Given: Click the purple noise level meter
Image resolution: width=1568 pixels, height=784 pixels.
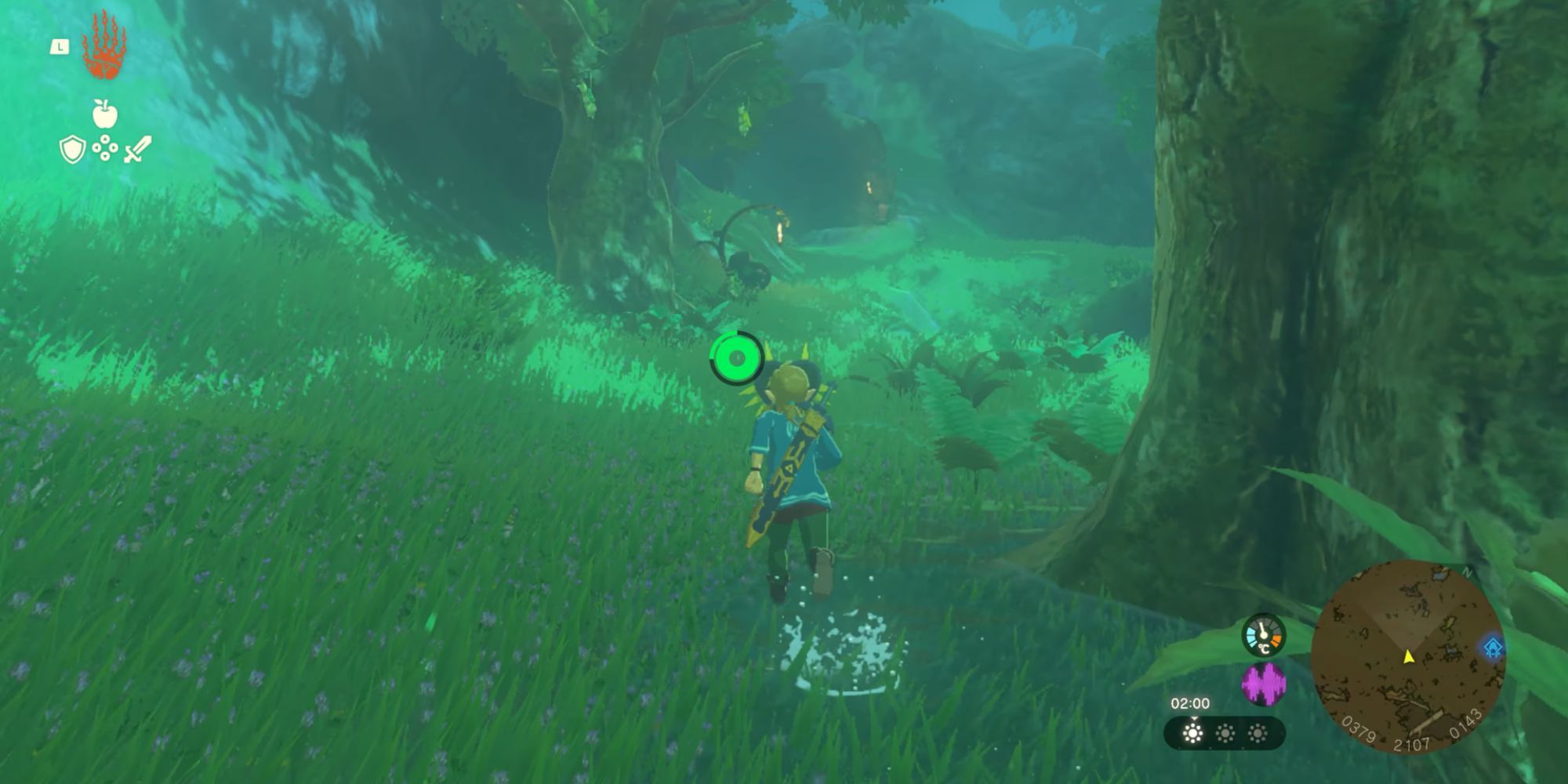Looking at the screenshot, I should click(1263, 684).
